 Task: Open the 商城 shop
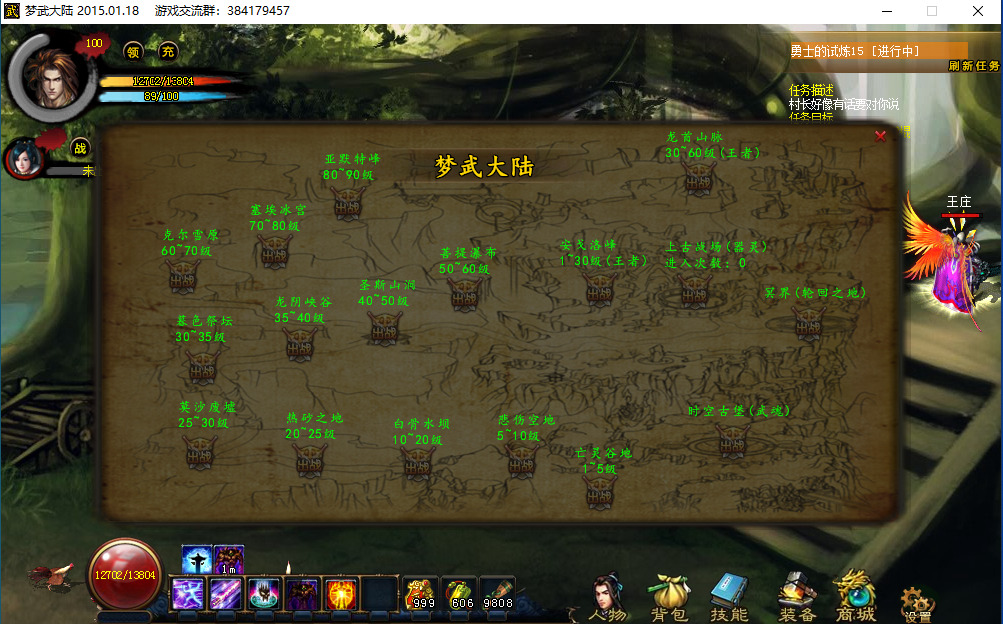click(x=855, y=597)
